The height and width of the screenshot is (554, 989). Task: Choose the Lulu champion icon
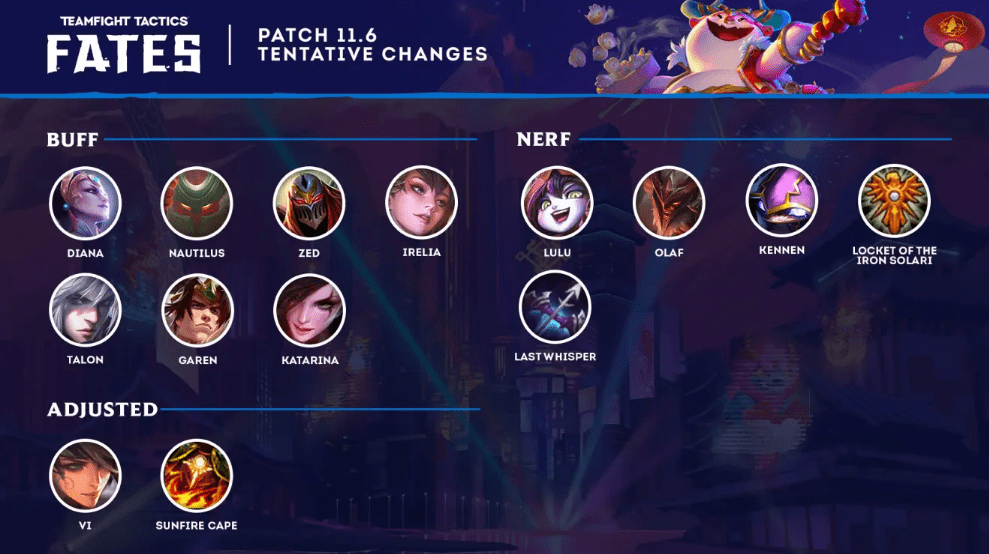(x=557, y=201)
